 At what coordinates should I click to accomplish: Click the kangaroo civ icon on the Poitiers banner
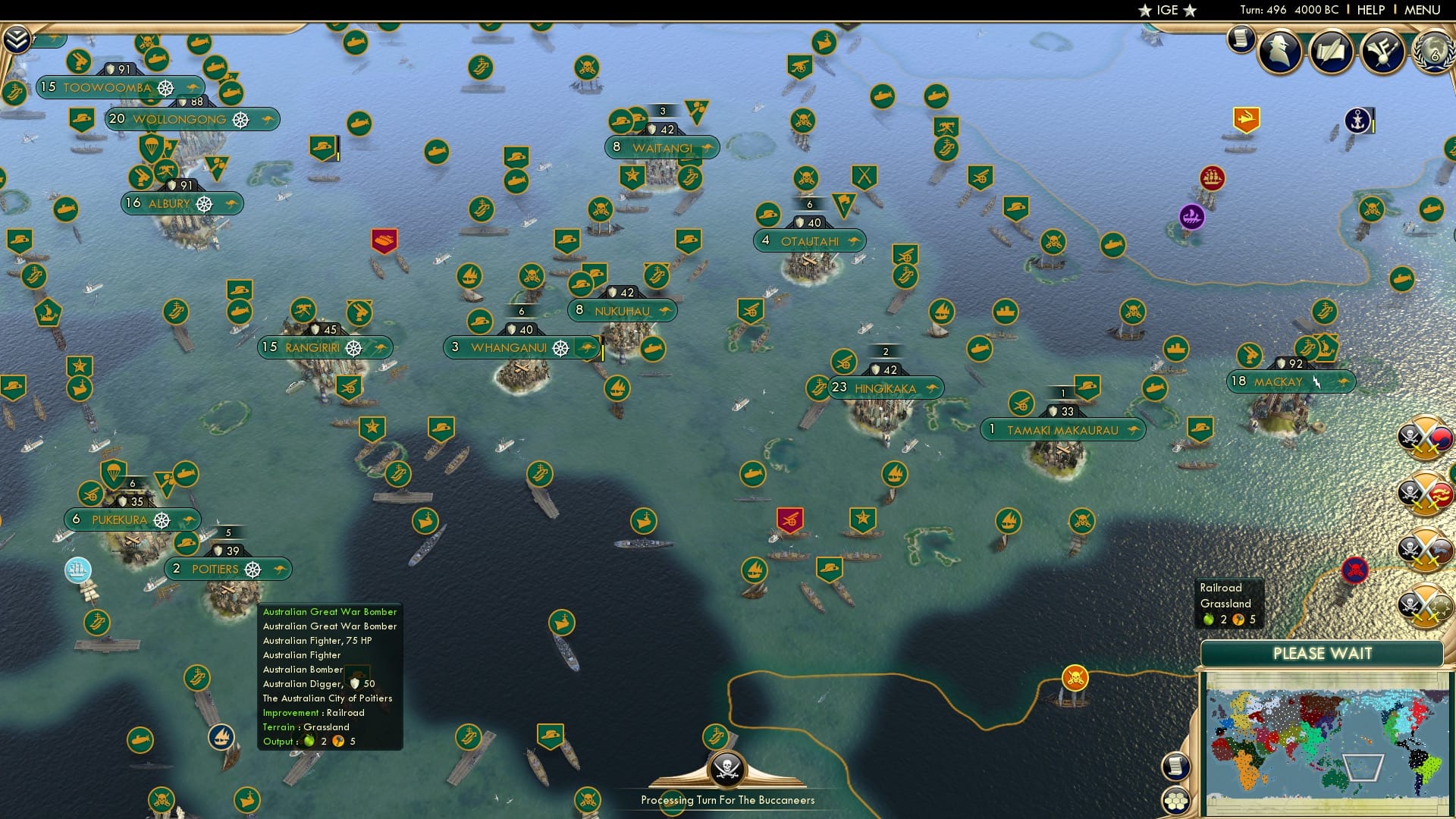(281, 569)
